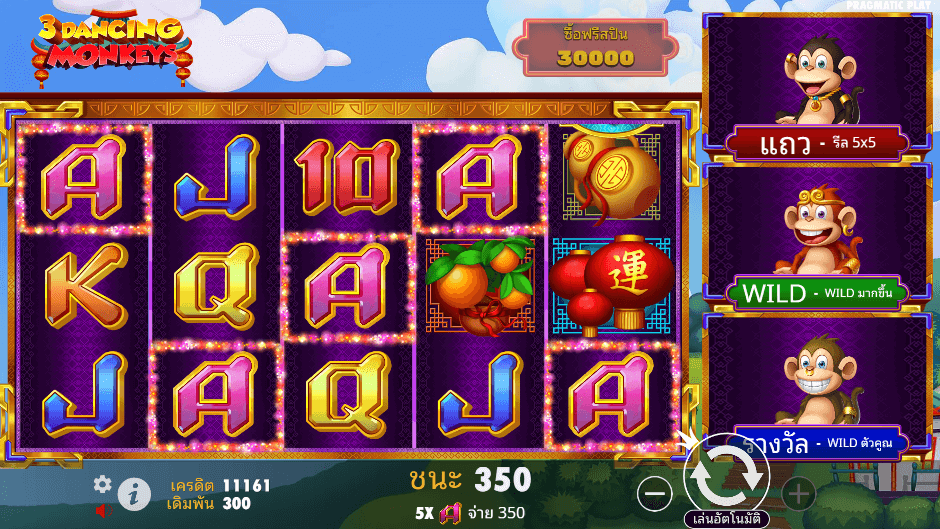Toggle the sound speaker icon
Screen dimensions: 940x529
coord(102,510)
